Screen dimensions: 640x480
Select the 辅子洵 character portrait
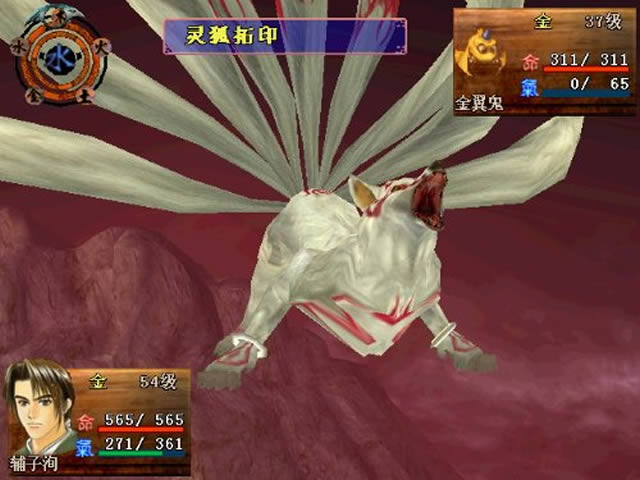(x=40, y=410)
